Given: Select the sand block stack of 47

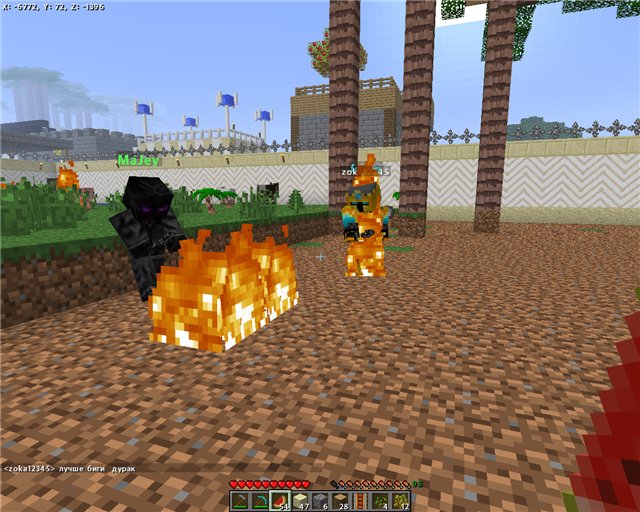Looking at the screenshot, I should (x=300, y=500).
